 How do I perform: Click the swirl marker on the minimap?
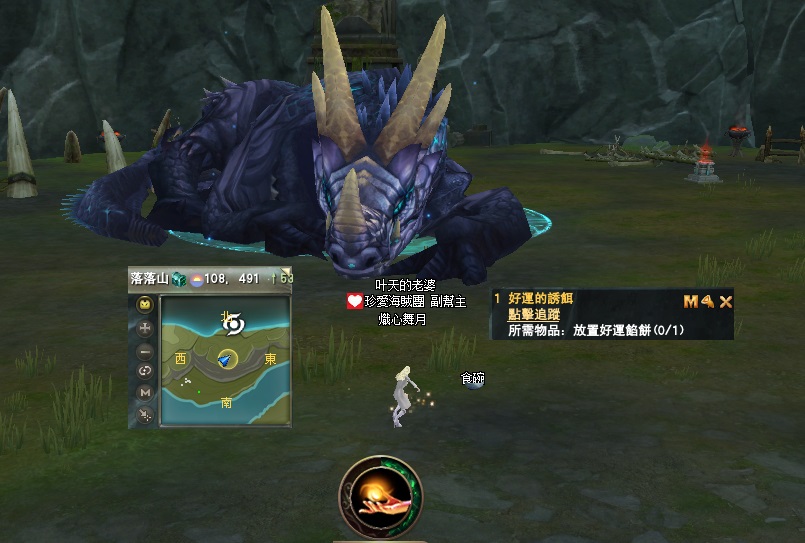click(x=233, y=324)
